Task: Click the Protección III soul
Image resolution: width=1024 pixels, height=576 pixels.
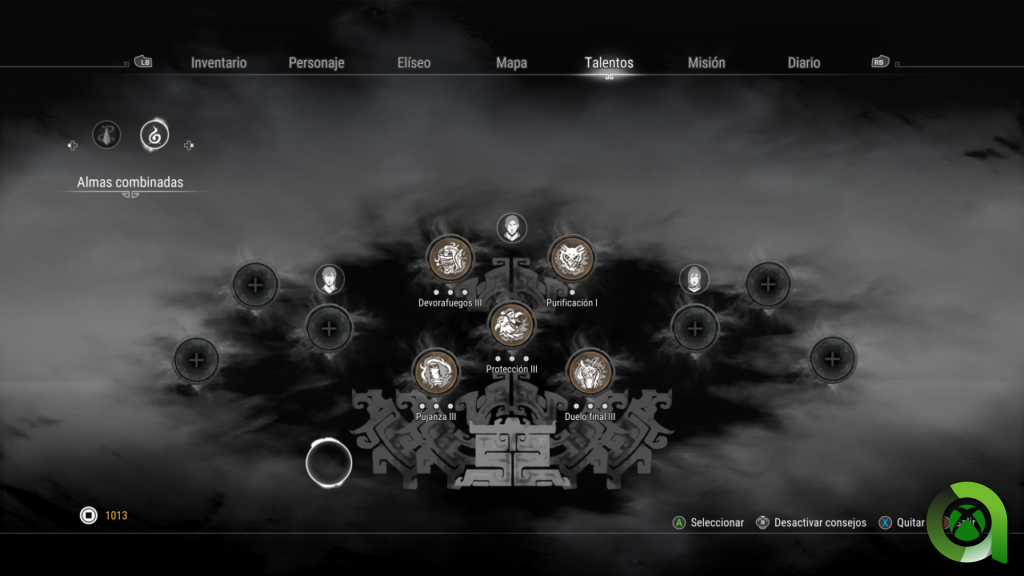Action: tap(511, 325)
